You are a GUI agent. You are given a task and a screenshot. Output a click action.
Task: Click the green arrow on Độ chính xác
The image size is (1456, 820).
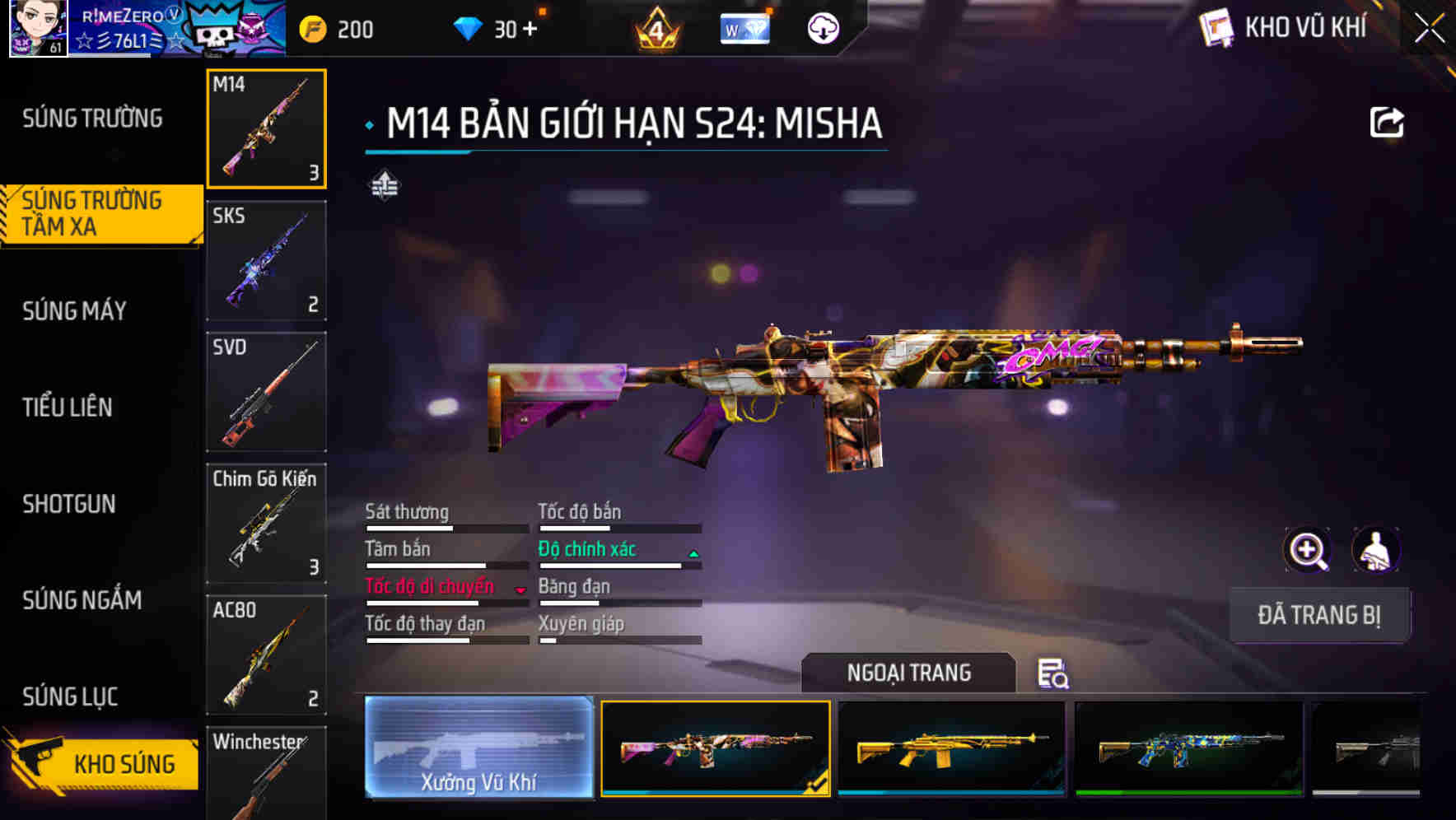point(692,555)
